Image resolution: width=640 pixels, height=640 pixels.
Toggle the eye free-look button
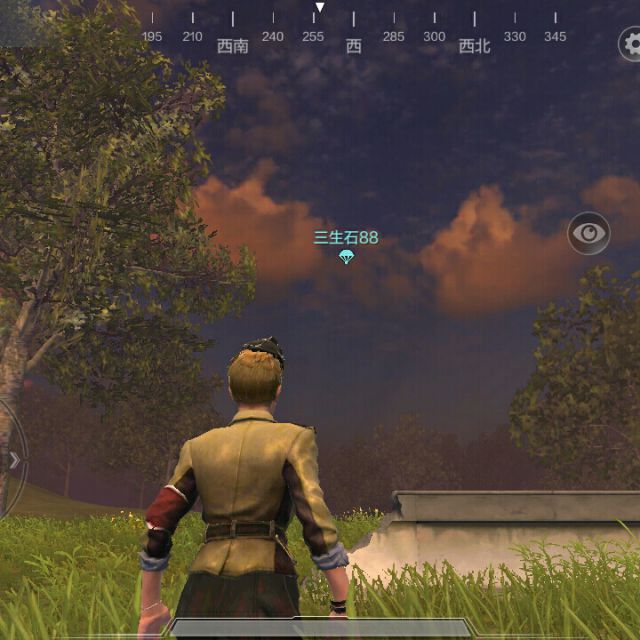tap(589, 234)
